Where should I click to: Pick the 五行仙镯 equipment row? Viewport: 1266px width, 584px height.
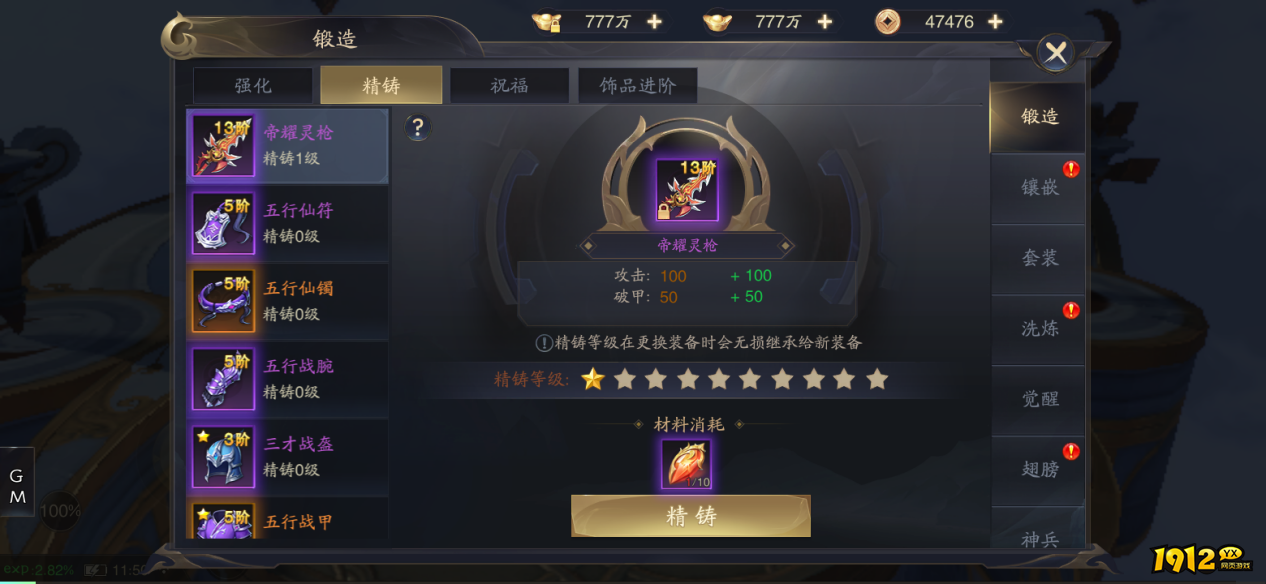(x=287, y=301)
